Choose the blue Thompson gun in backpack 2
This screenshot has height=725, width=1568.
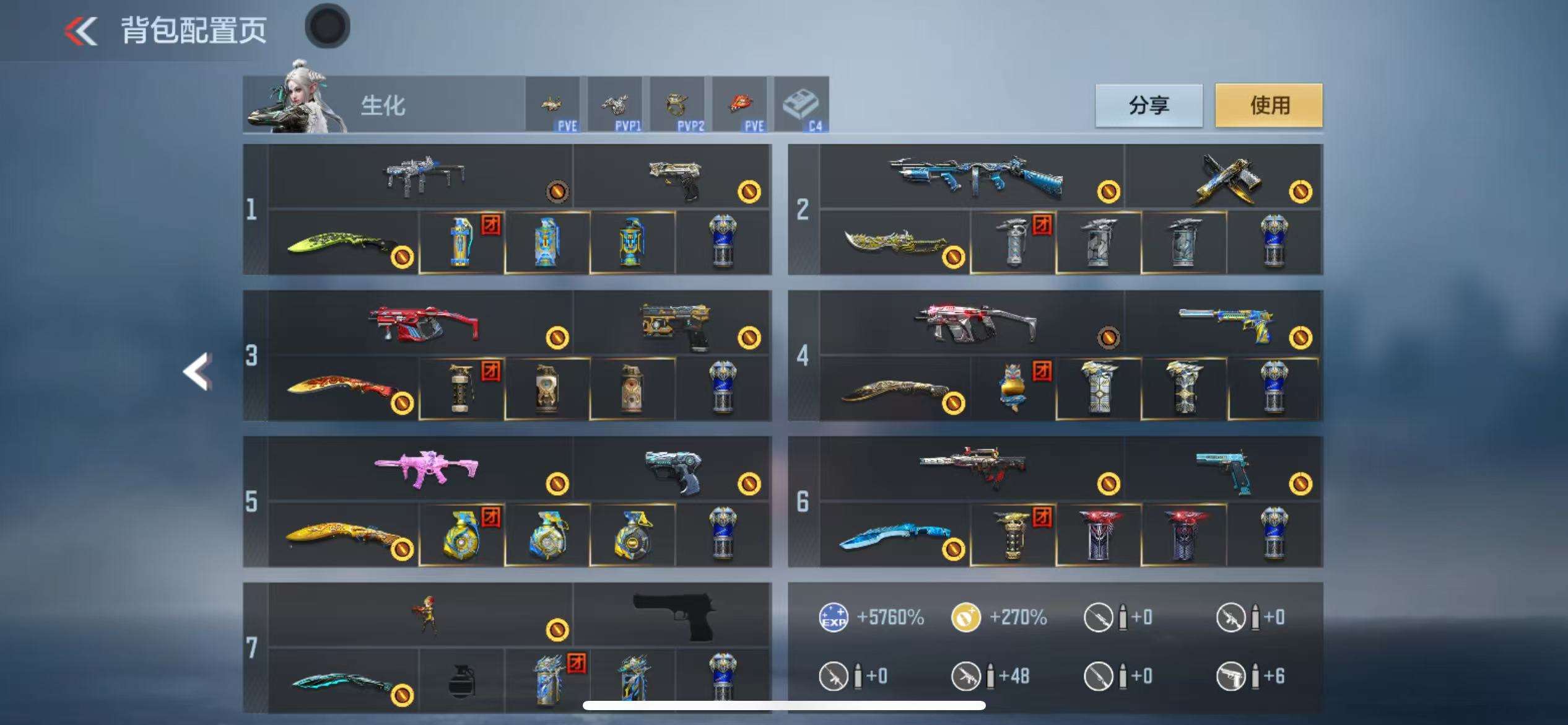[x=975, y=176]
